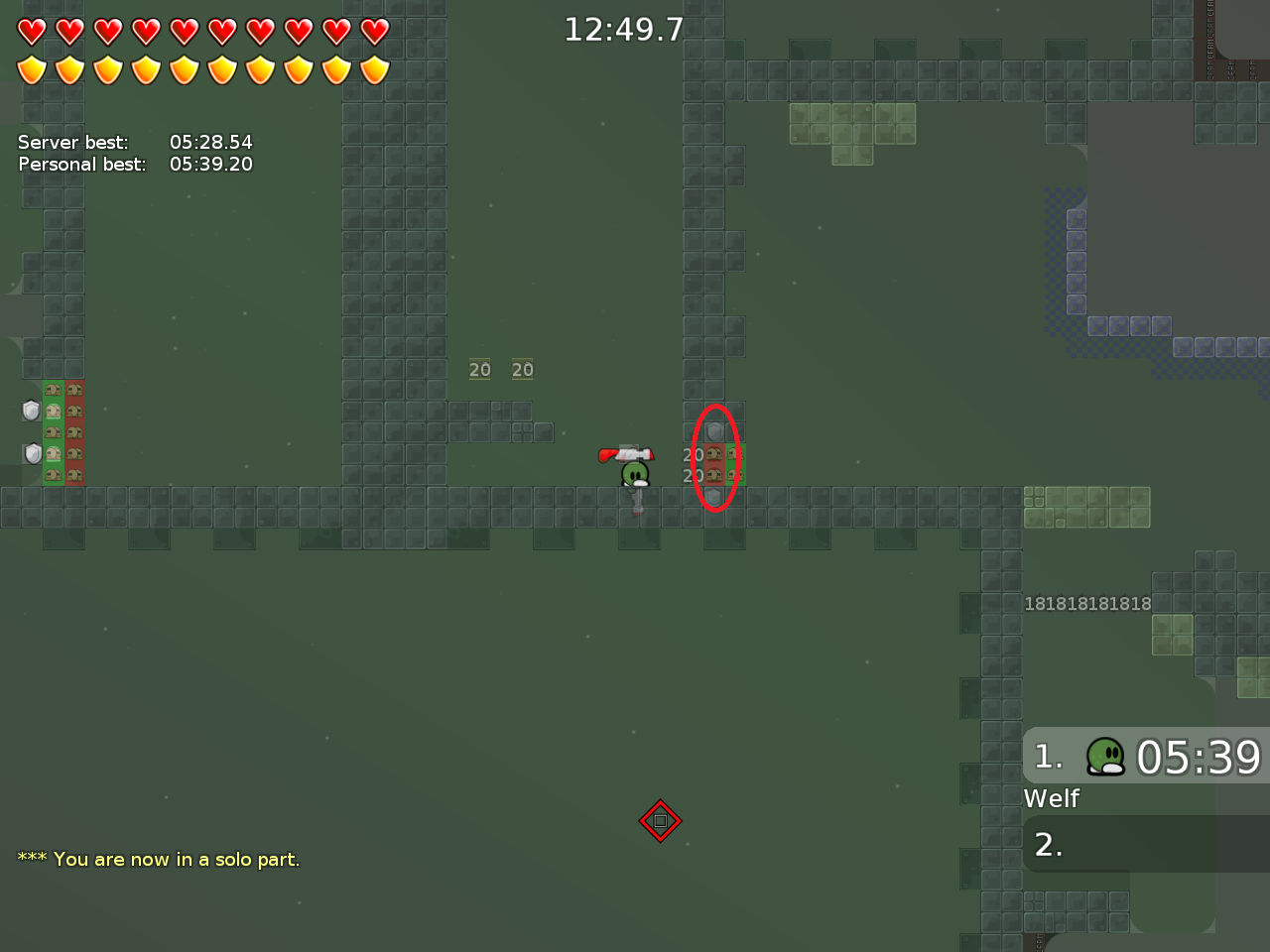
Task: Click the last shield in the armor row
Action: point(374,70)
